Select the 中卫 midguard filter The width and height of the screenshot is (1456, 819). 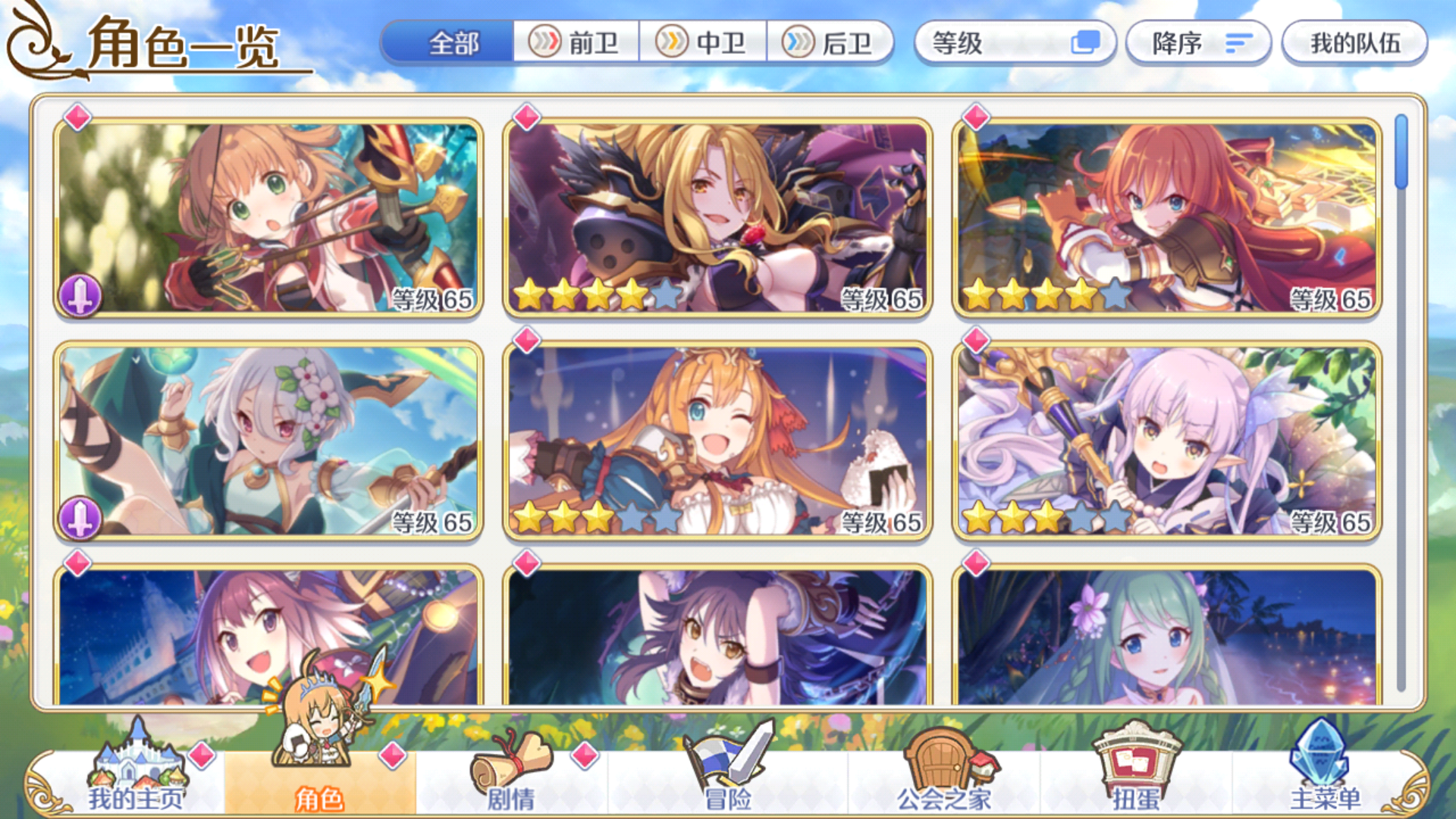coord(704,43)
